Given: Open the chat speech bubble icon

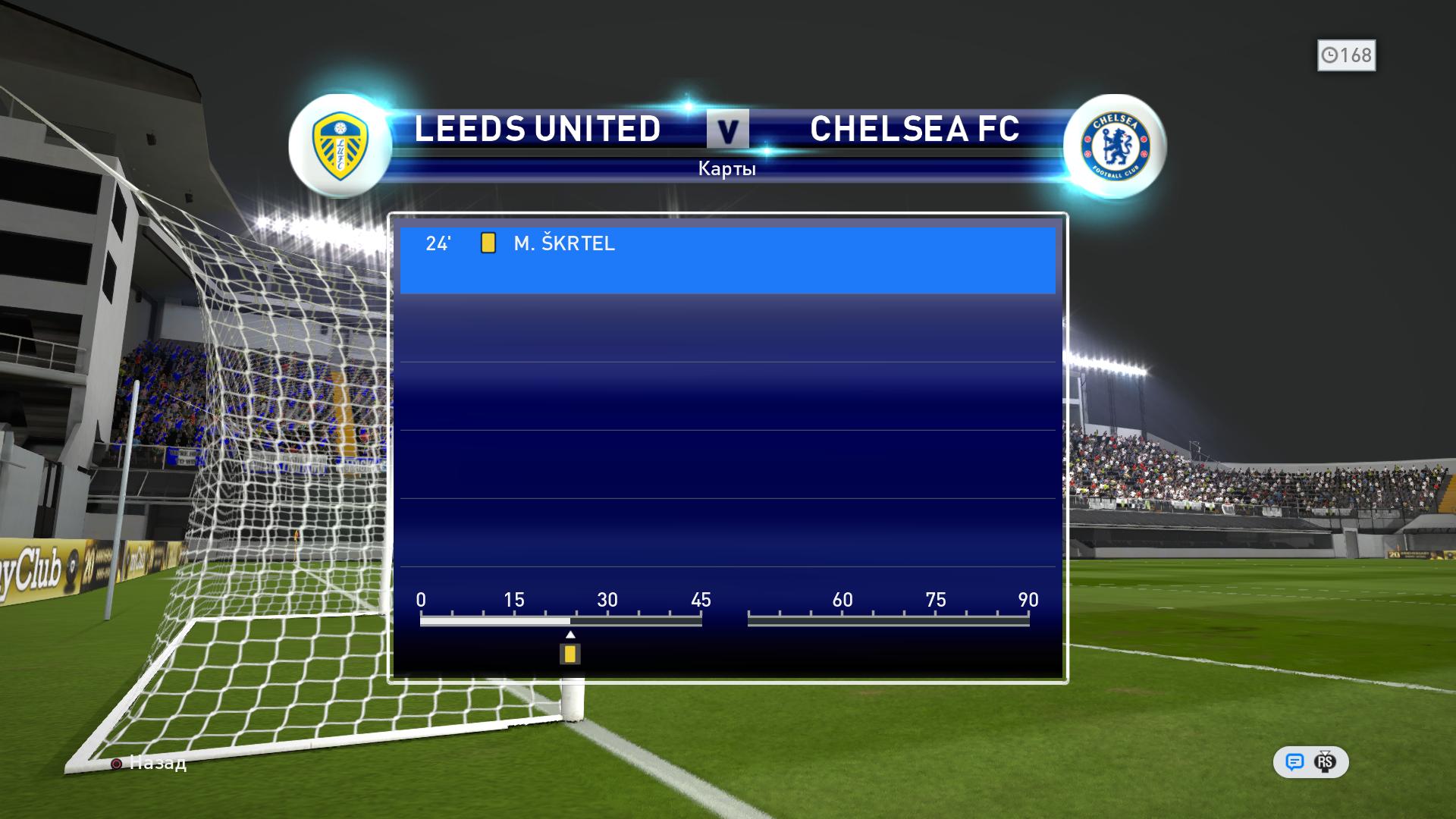Looking at the screenshot, I should [1294, 762].
